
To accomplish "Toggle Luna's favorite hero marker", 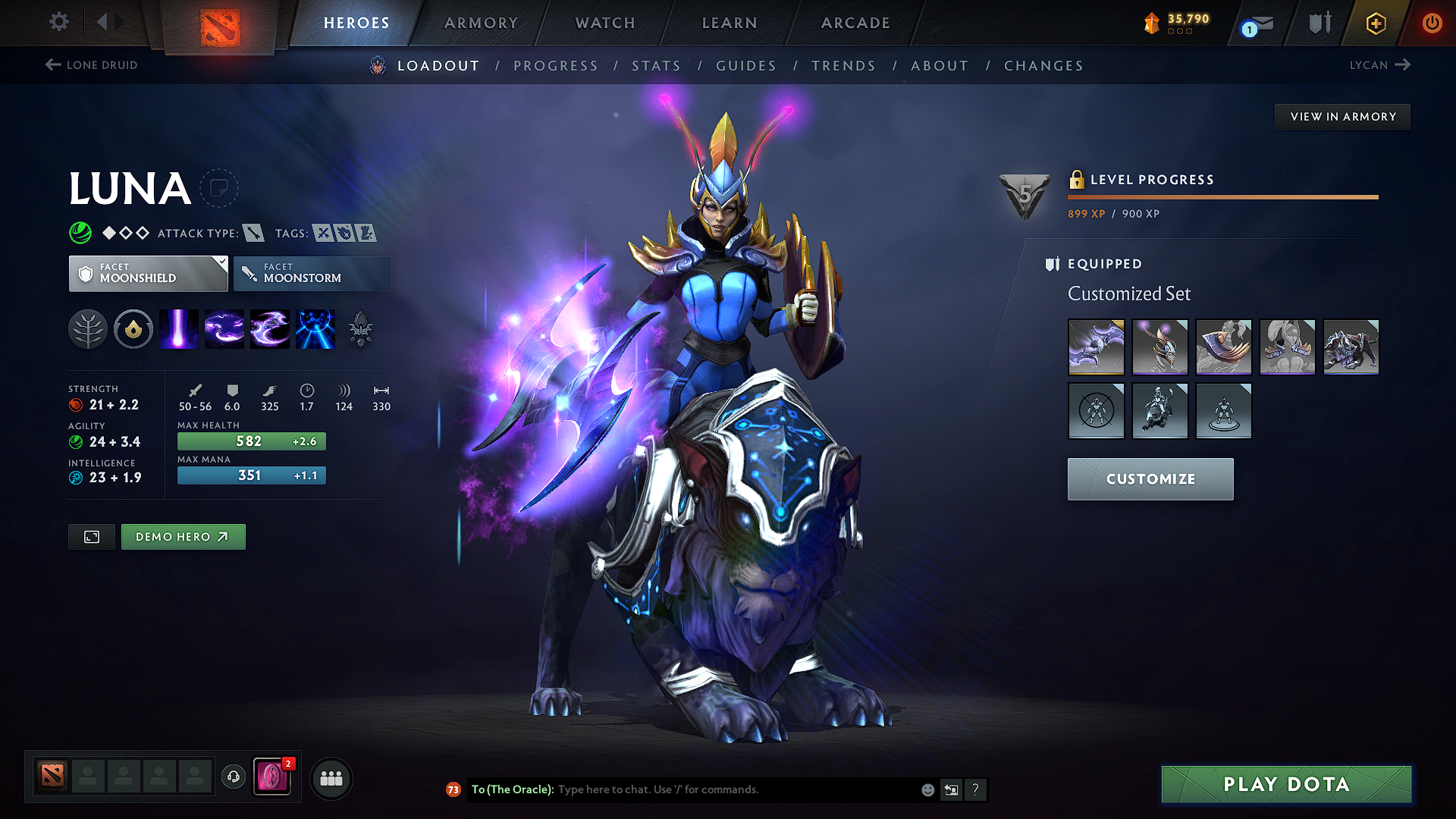I will click(x=219, y=187).
